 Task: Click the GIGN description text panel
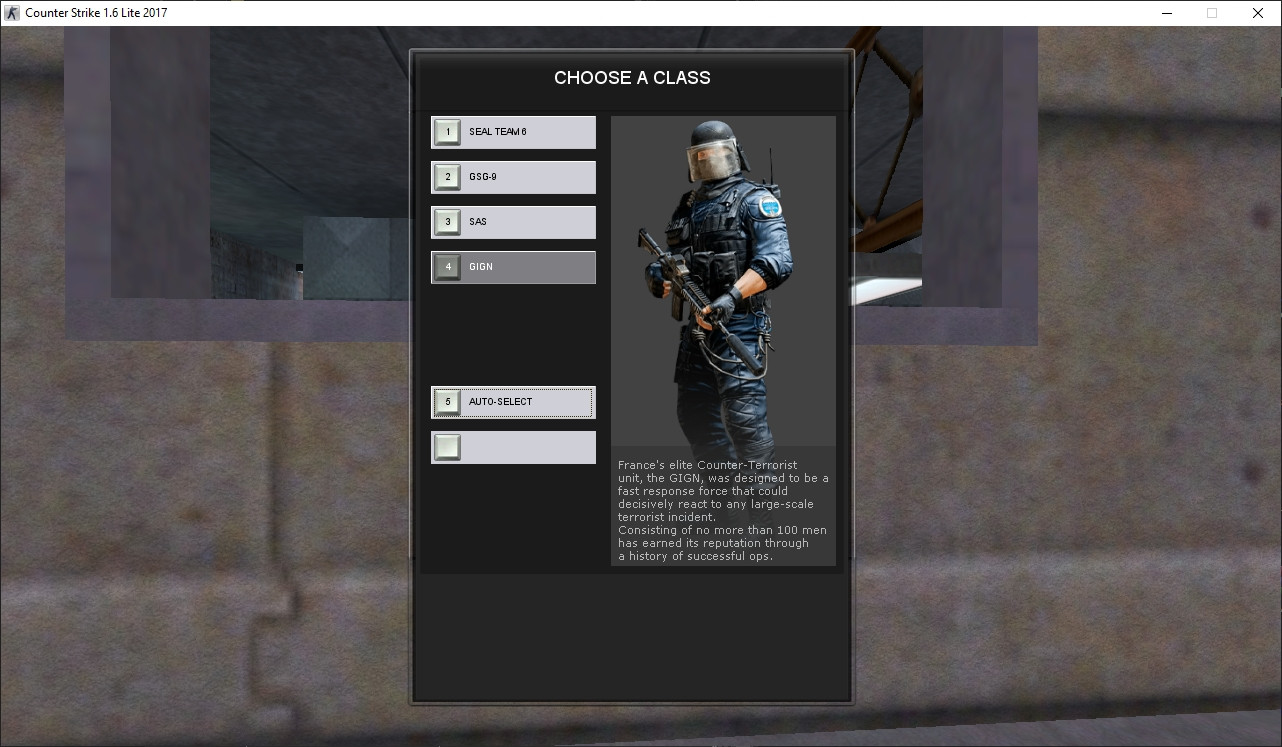(x=723, y=510)
